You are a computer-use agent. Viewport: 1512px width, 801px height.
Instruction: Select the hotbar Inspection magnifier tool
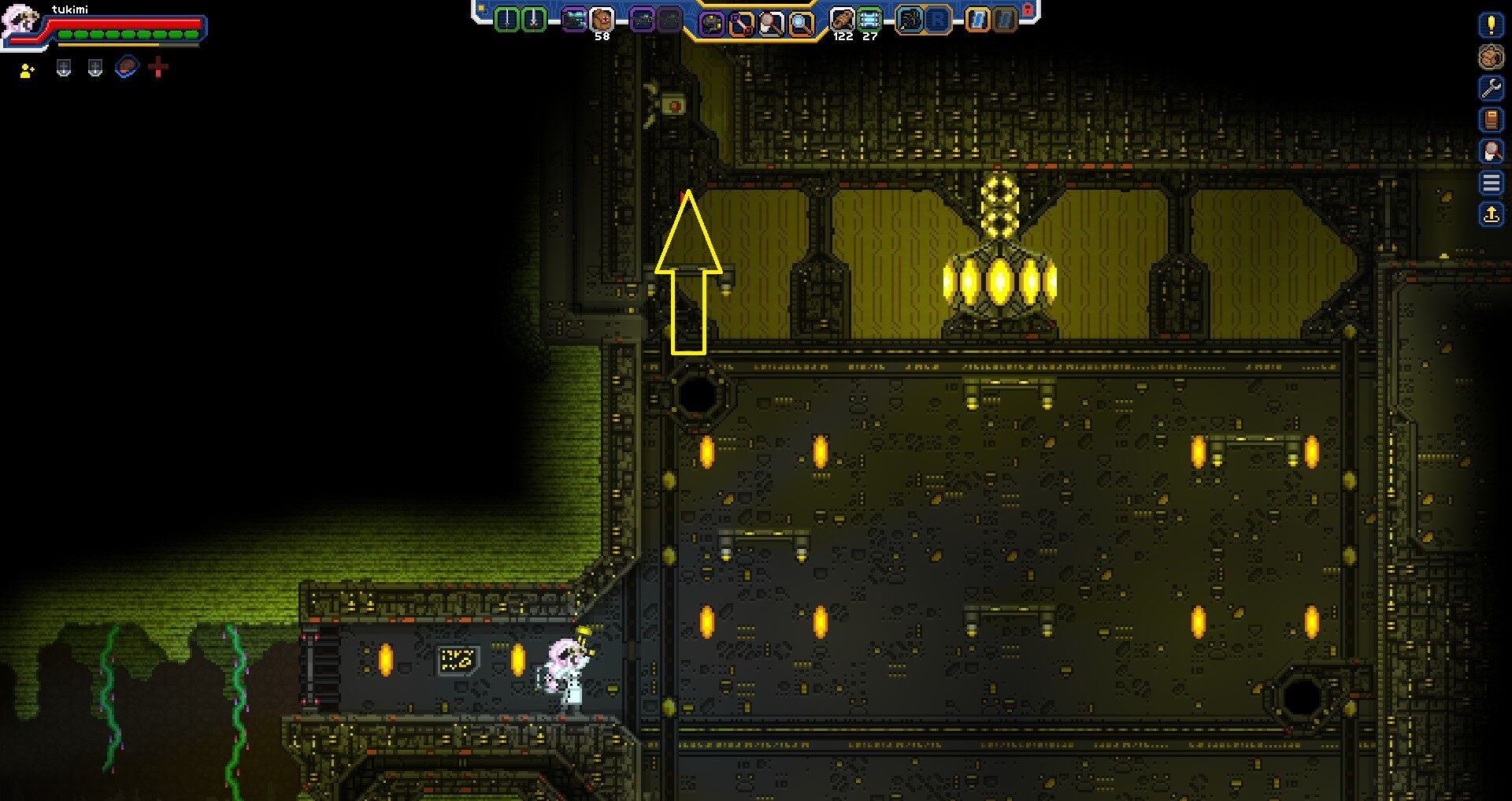coord(801,21)
